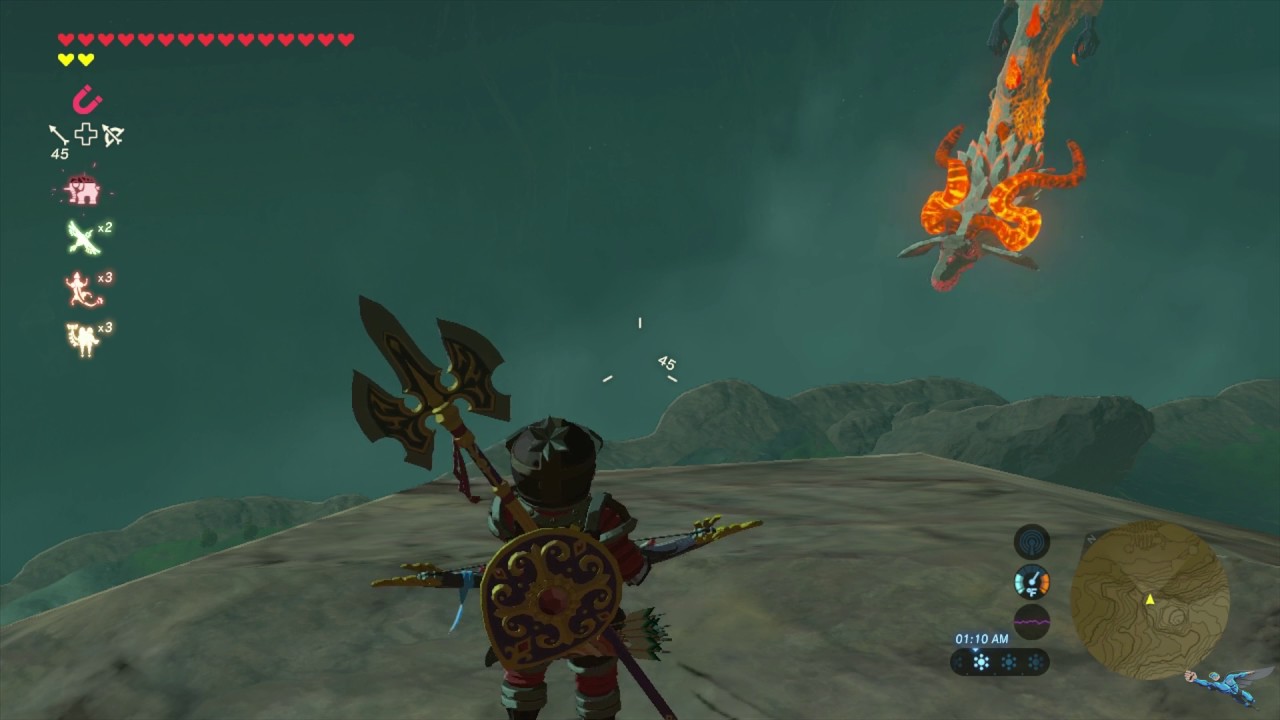This screenshot has width=1280, height=720.
Task: Open the arrow type selector icon
Action: point(58,134)
